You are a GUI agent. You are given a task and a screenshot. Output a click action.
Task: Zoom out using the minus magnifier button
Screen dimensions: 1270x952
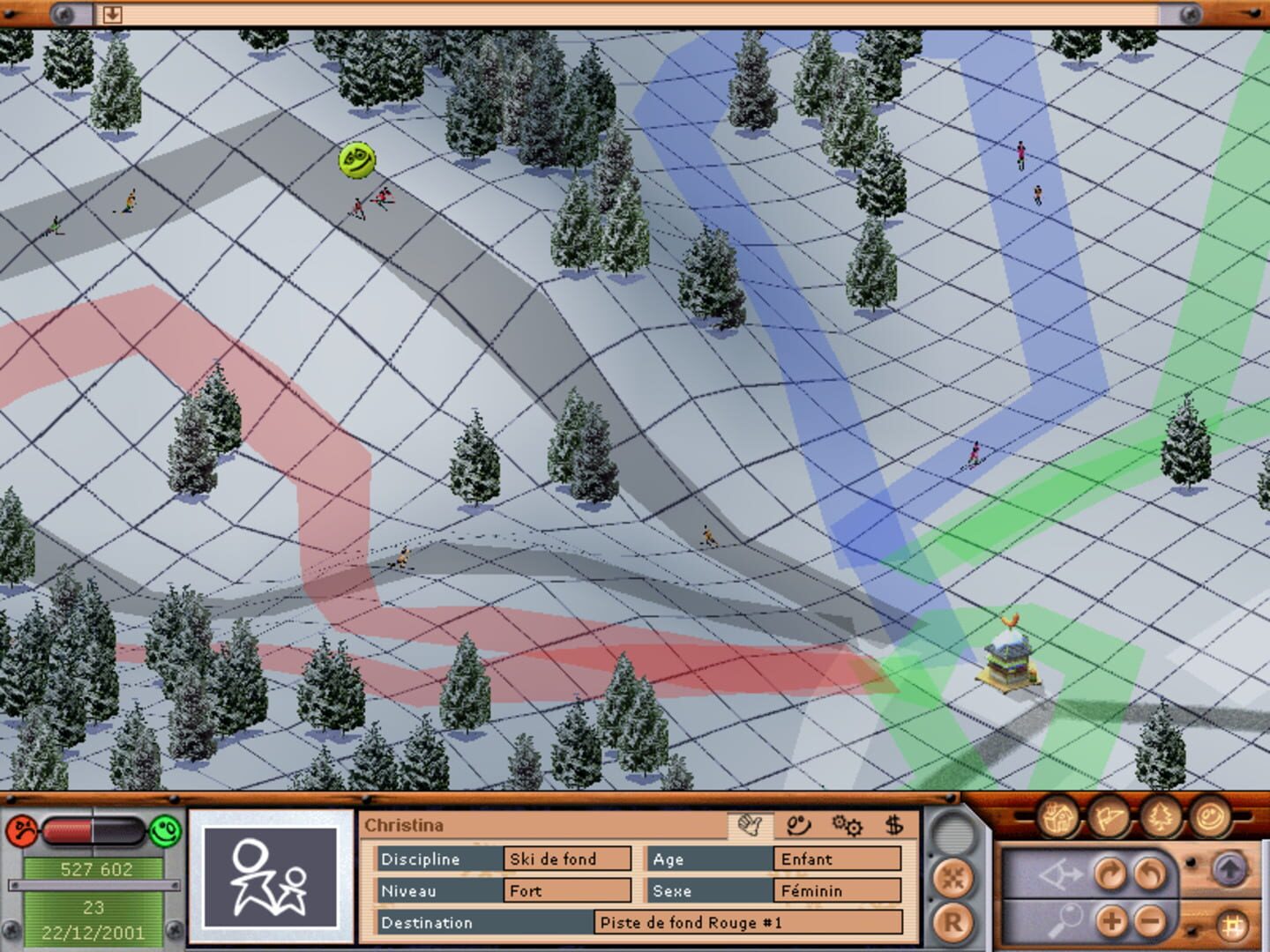1148,921
